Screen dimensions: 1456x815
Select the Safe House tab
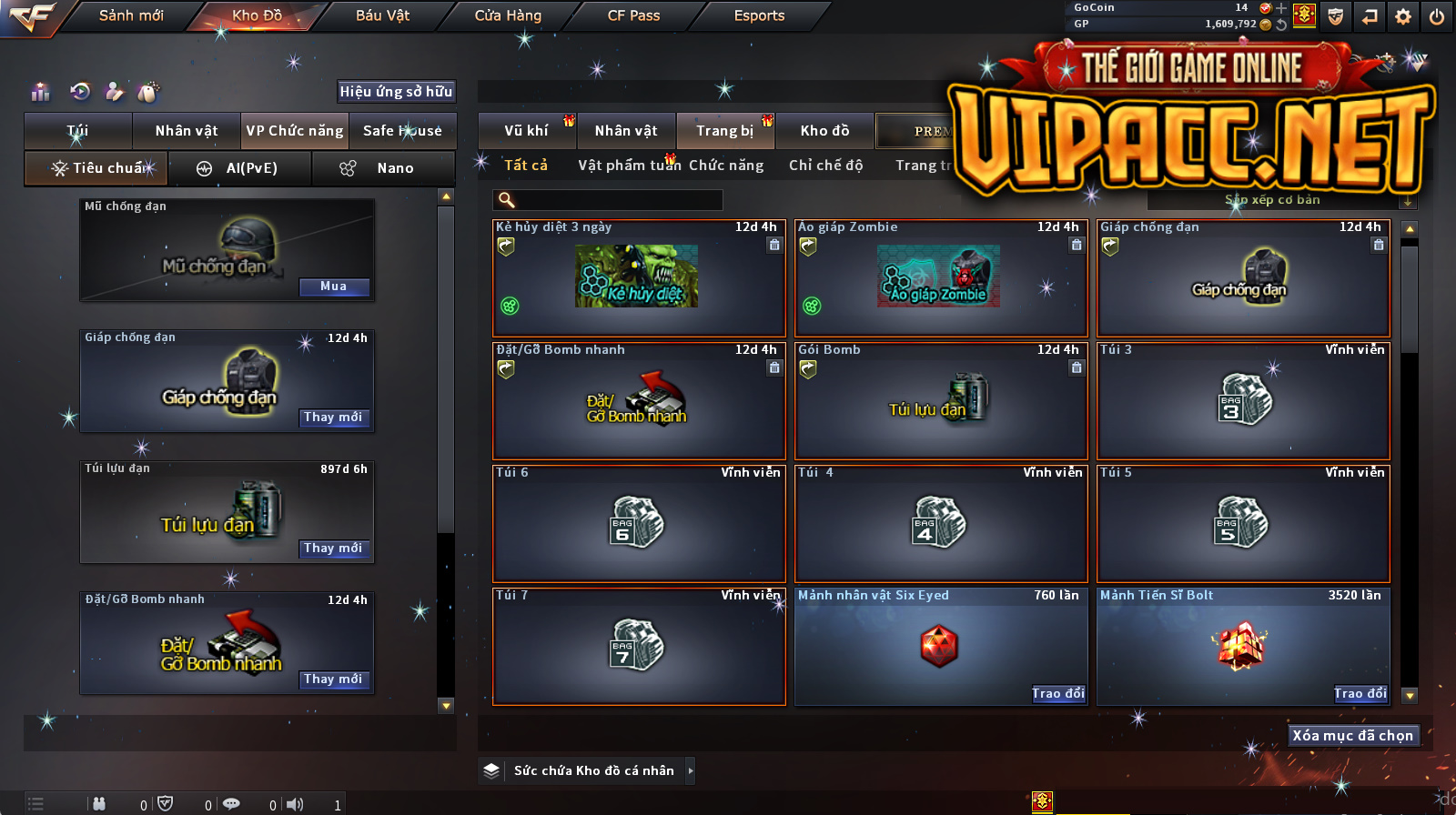402,131
